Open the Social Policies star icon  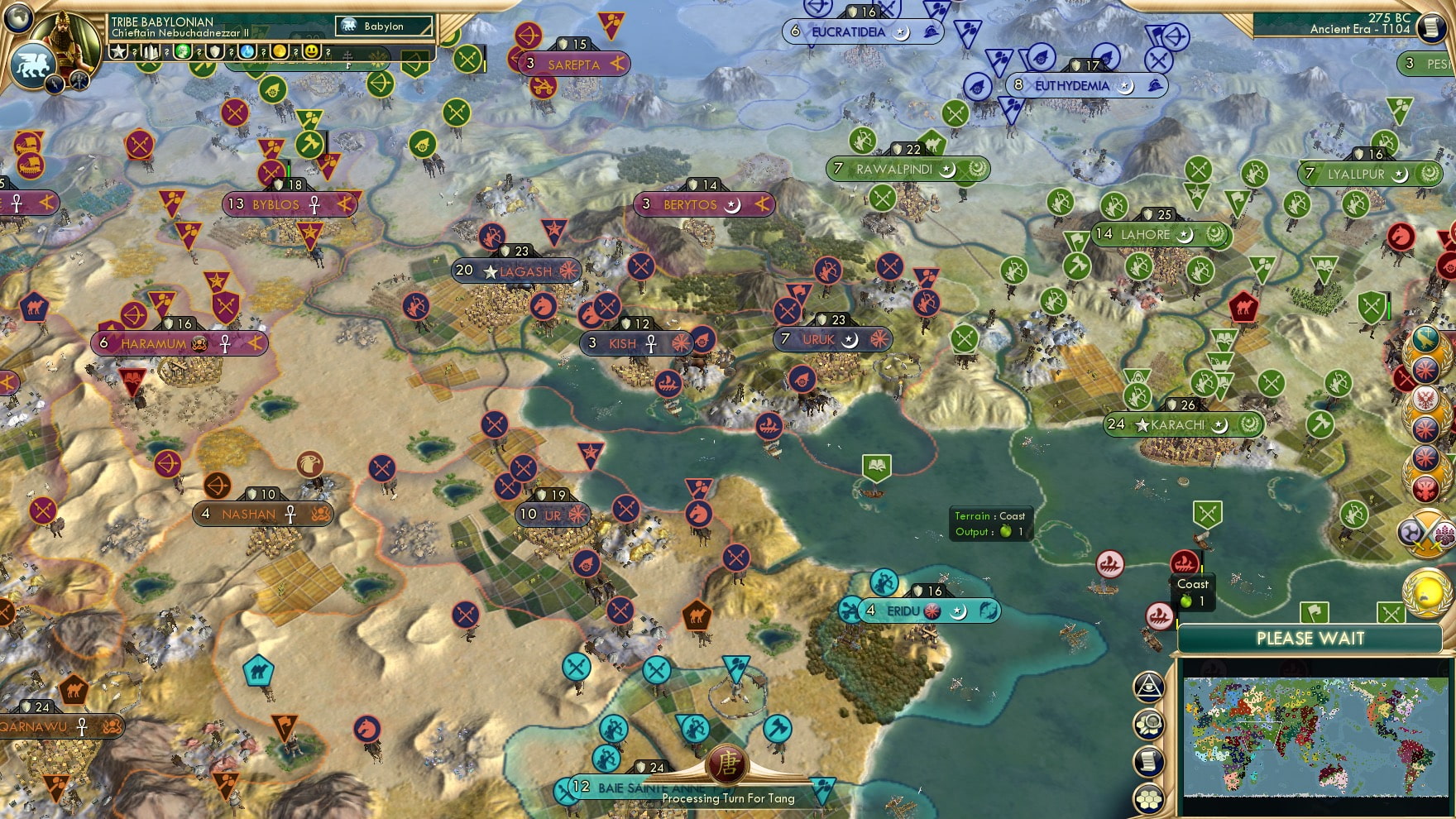tap(119, 51)
